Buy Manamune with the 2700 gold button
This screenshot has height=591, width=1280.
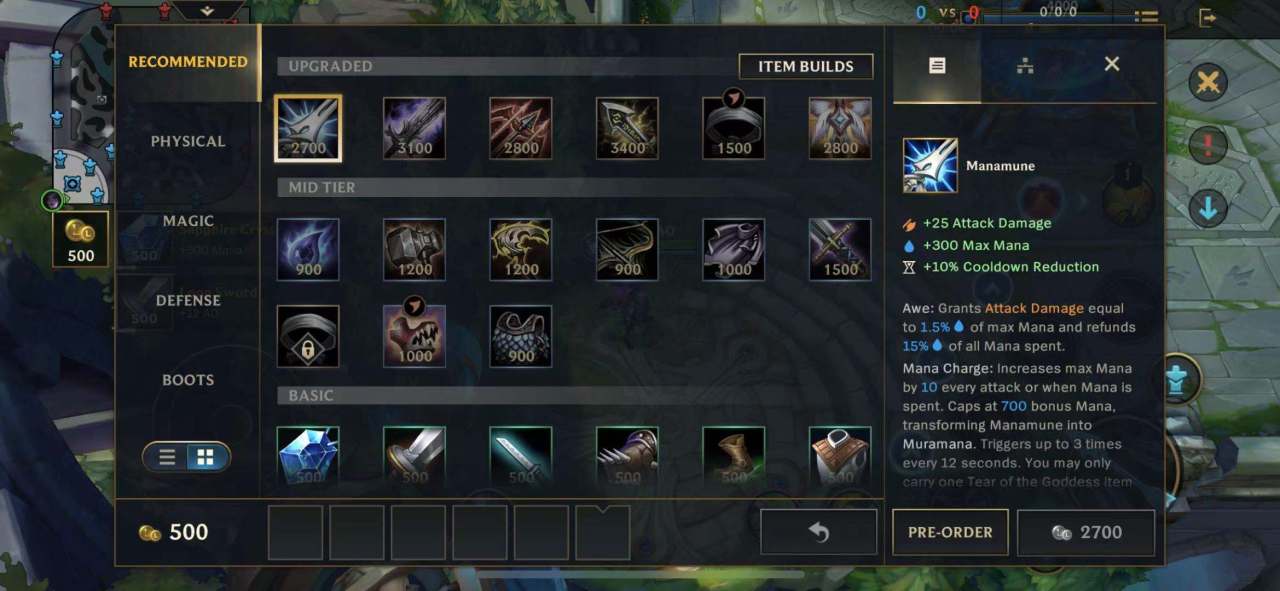coord(1086,532)
